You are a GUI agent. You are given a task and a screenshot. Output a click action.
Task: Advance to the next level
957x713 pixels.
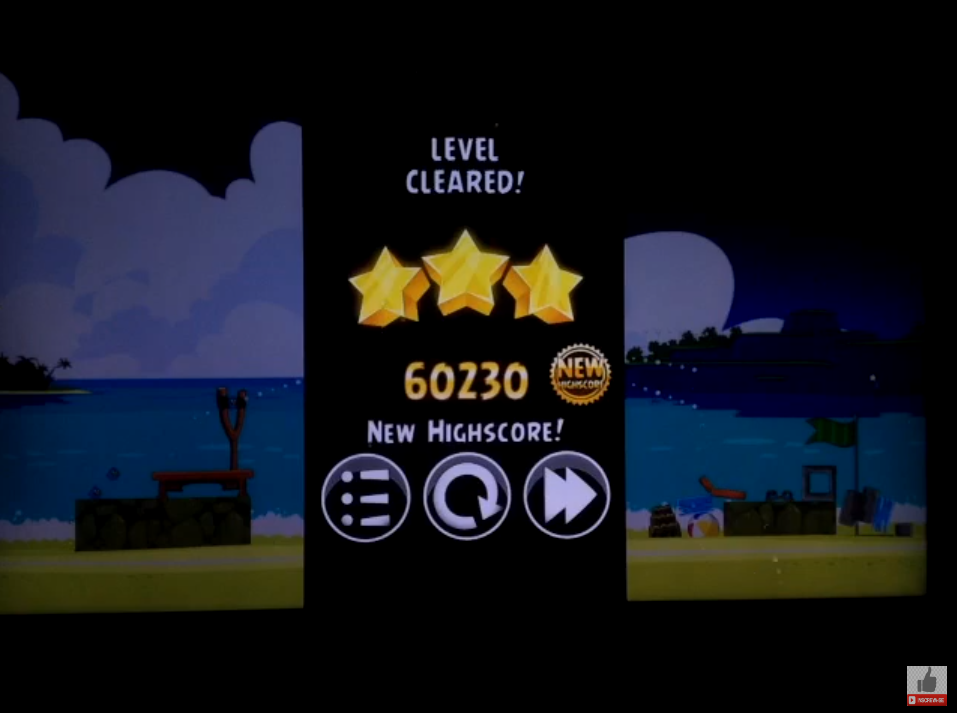point(566,497)
